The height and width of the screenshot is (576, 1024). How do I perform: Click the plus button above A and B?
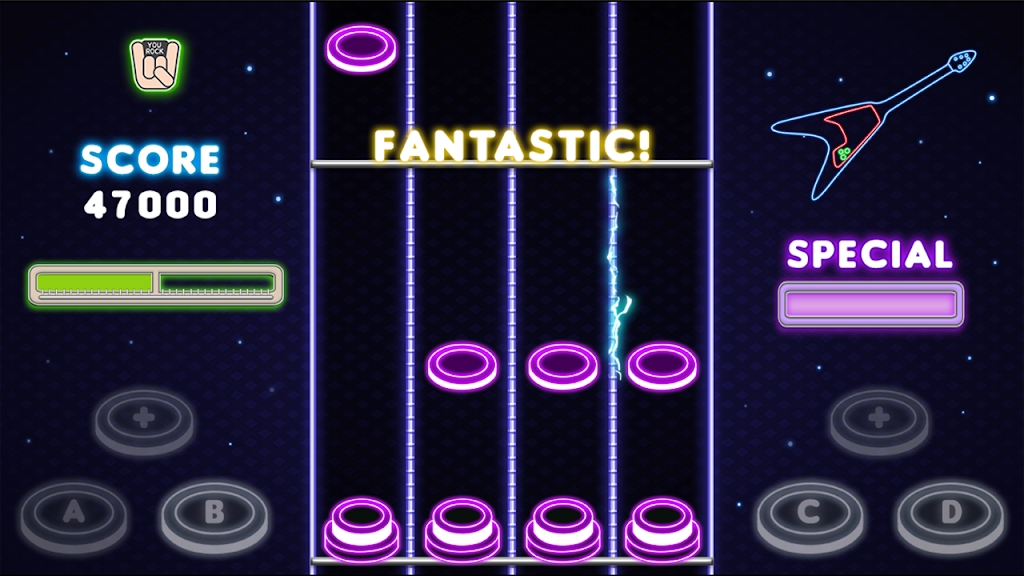tap(144, 418)
